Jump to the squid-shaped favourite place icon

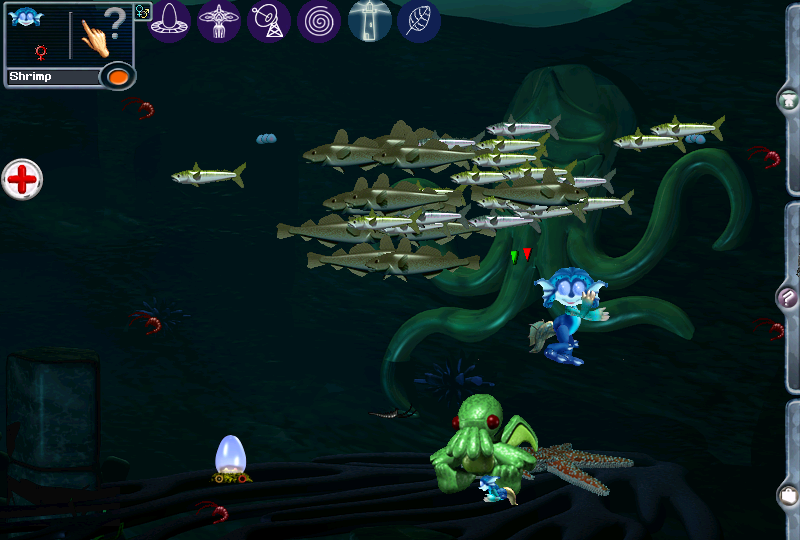[x=219, y=20]
